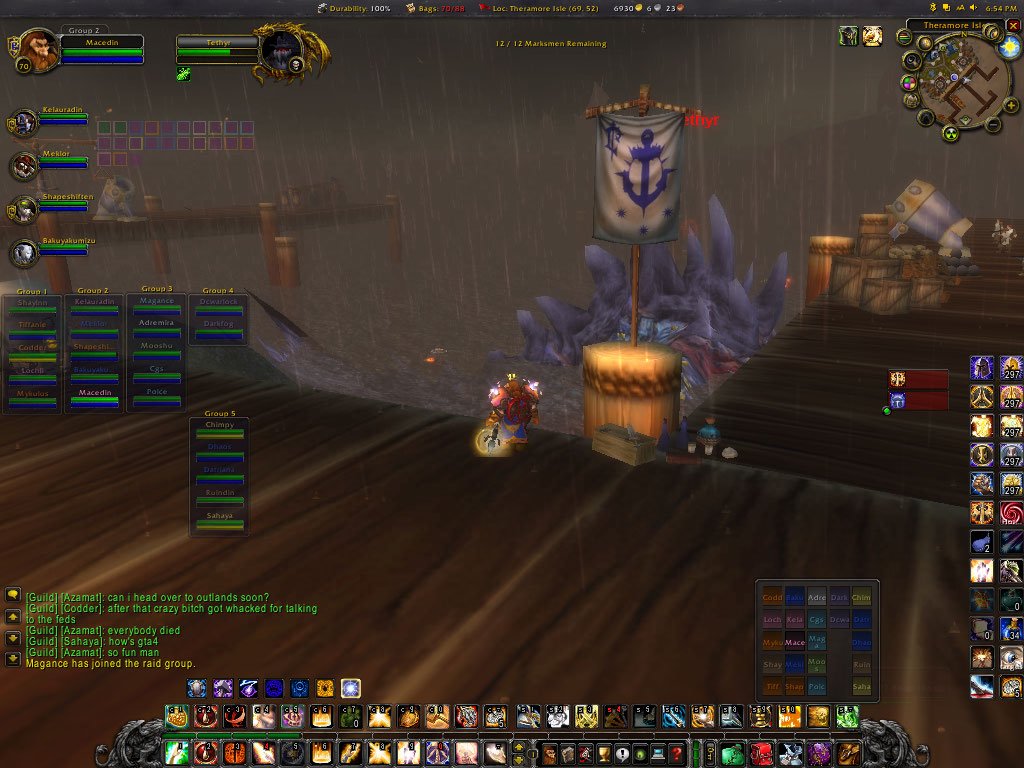
Task: Target party member Kelauradin's portrait
Action: 25,123
